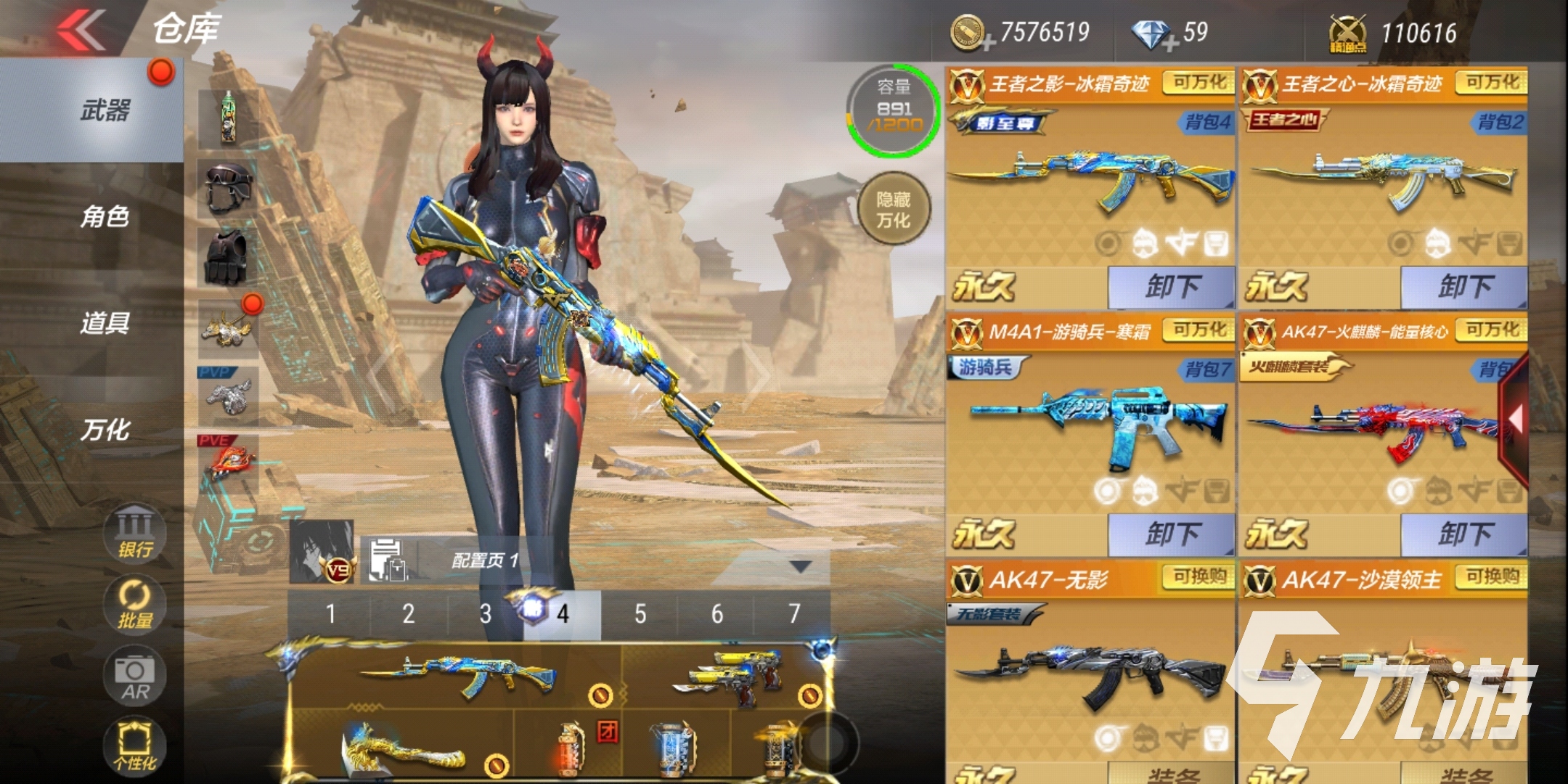The image size is (1568, 784).
Task: Open the 银行 bank
Action: [x=135, y=532]
